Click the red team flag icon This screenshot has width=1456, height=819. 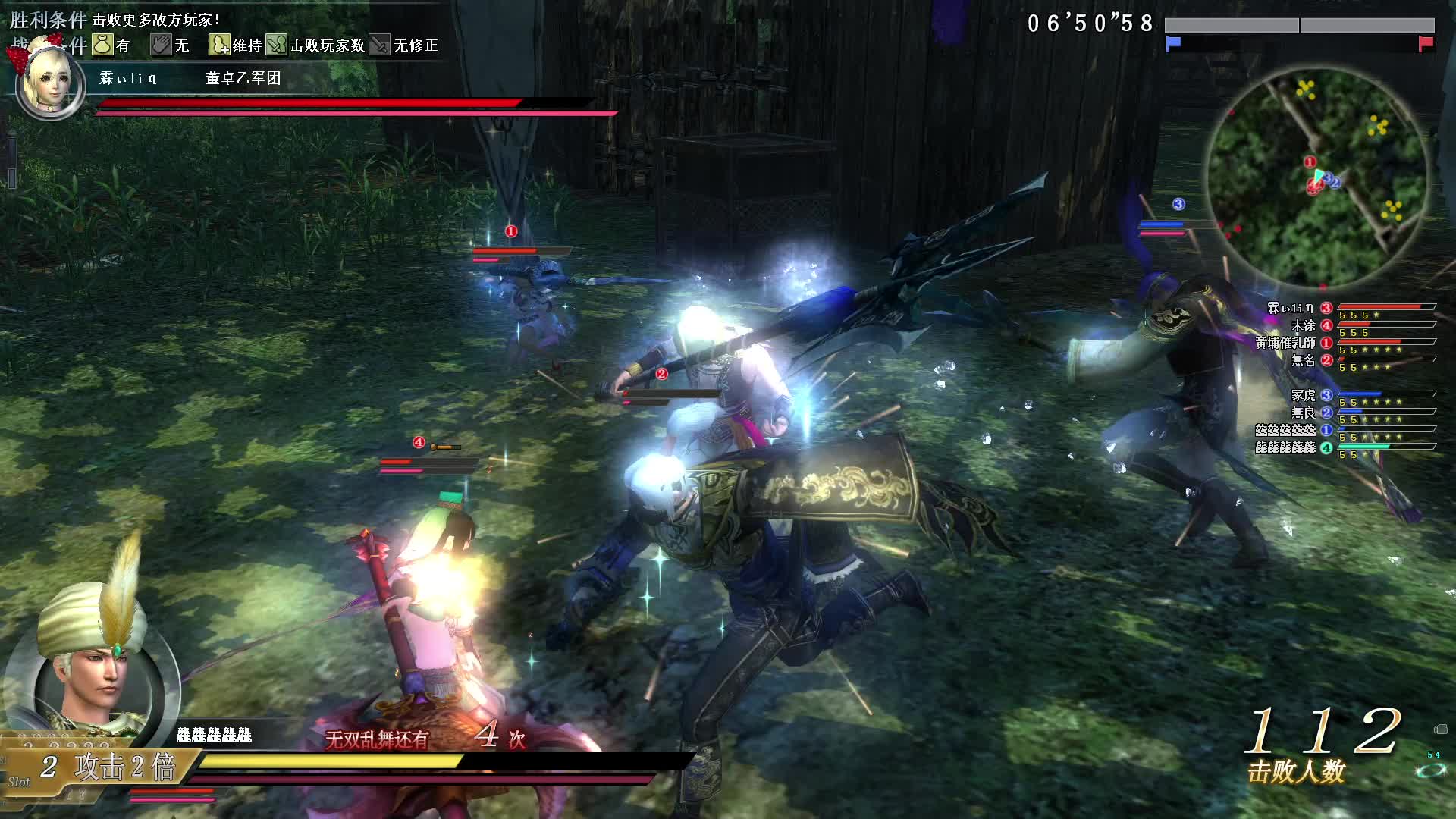[1426, 43]
